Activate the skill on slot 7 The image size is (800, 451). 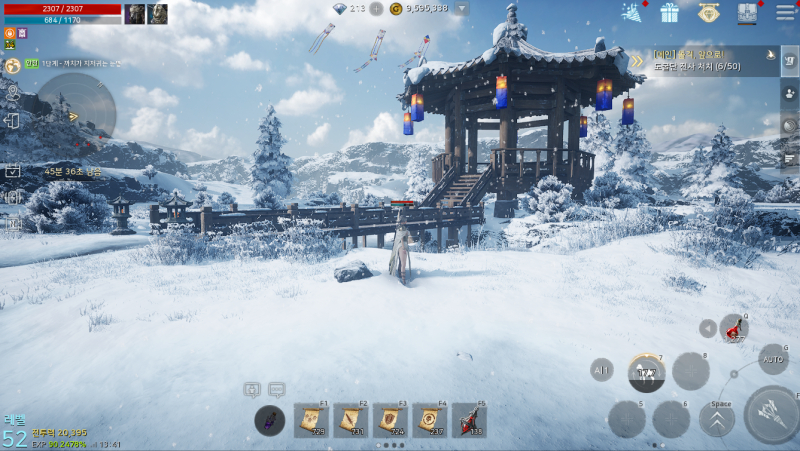click(x=647, y=373)
